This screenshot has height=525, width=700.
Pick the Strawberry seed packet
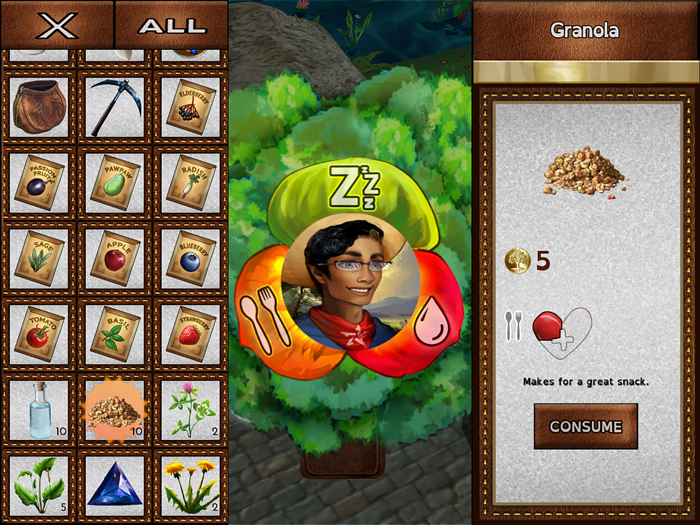pyautogui.click(x=189, y=332)
